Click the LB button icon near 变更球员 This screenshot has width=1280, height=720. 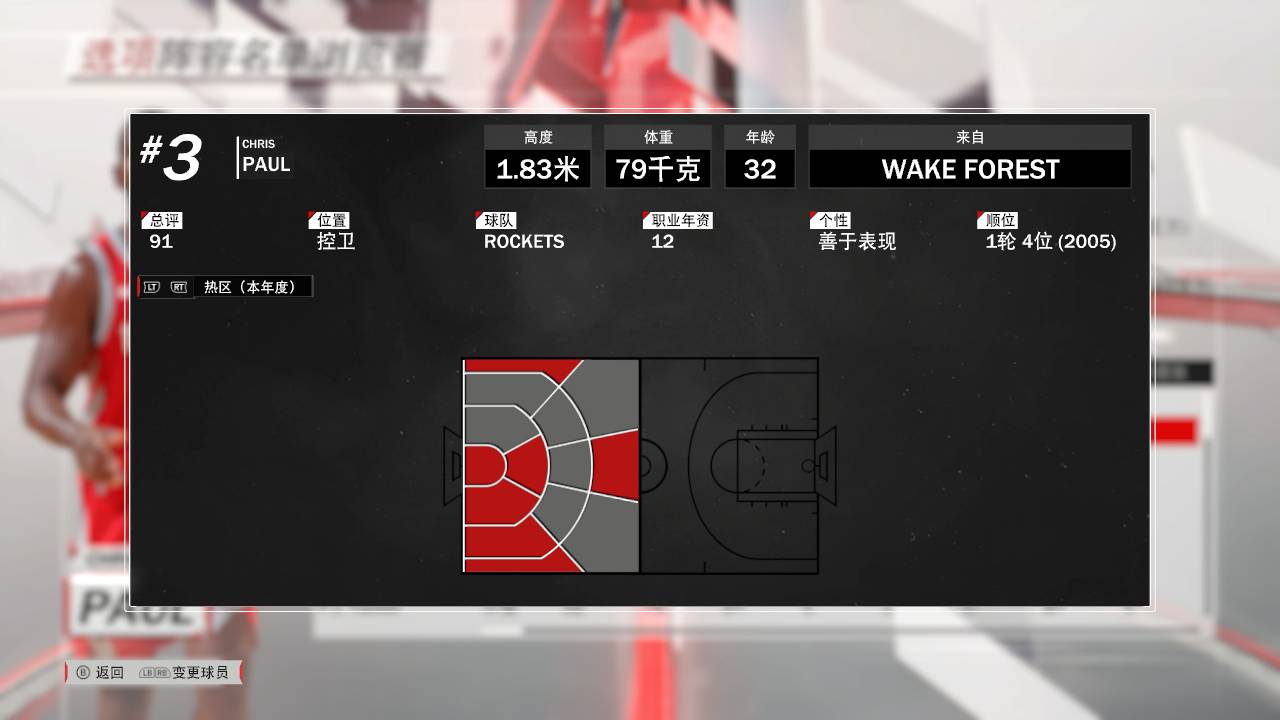[147, 672]
